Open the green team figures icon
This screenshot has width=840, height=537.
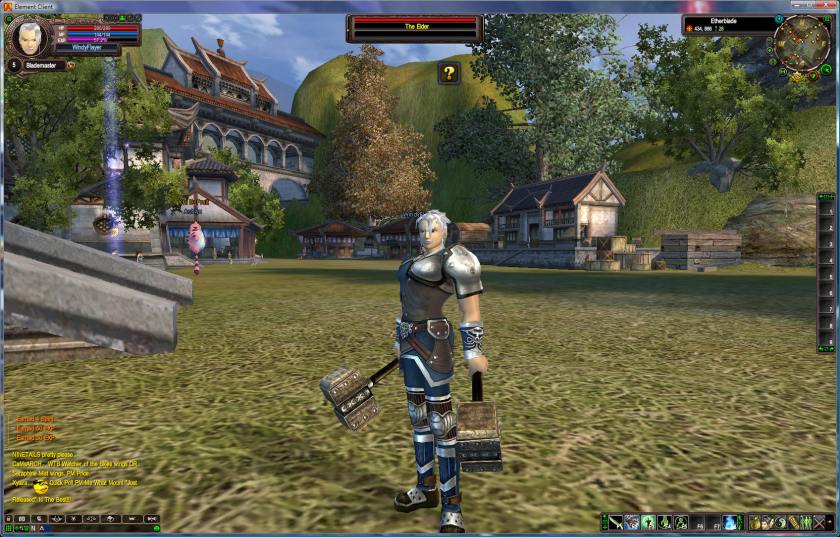[806, 523]
